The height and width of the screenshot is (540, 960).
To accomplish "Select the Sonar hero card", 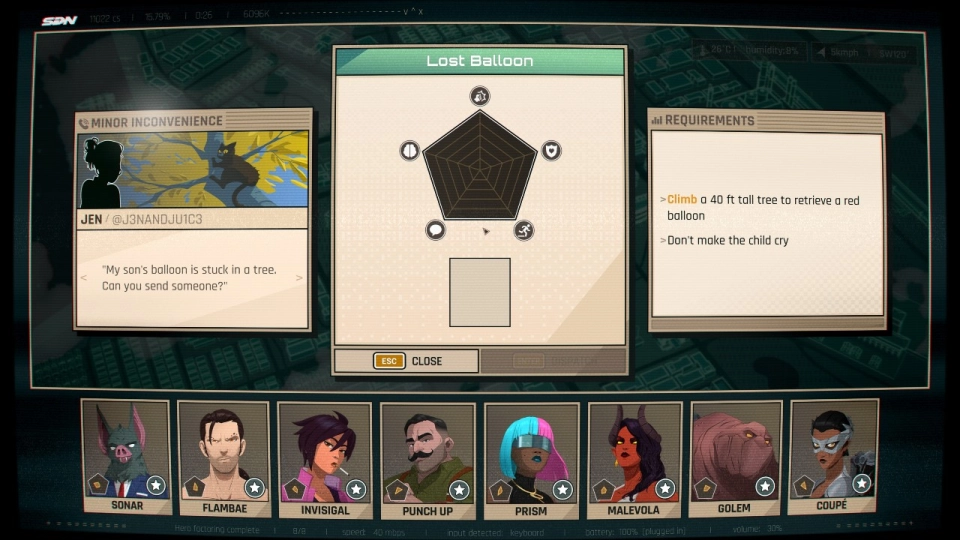I will pos(124,456).
